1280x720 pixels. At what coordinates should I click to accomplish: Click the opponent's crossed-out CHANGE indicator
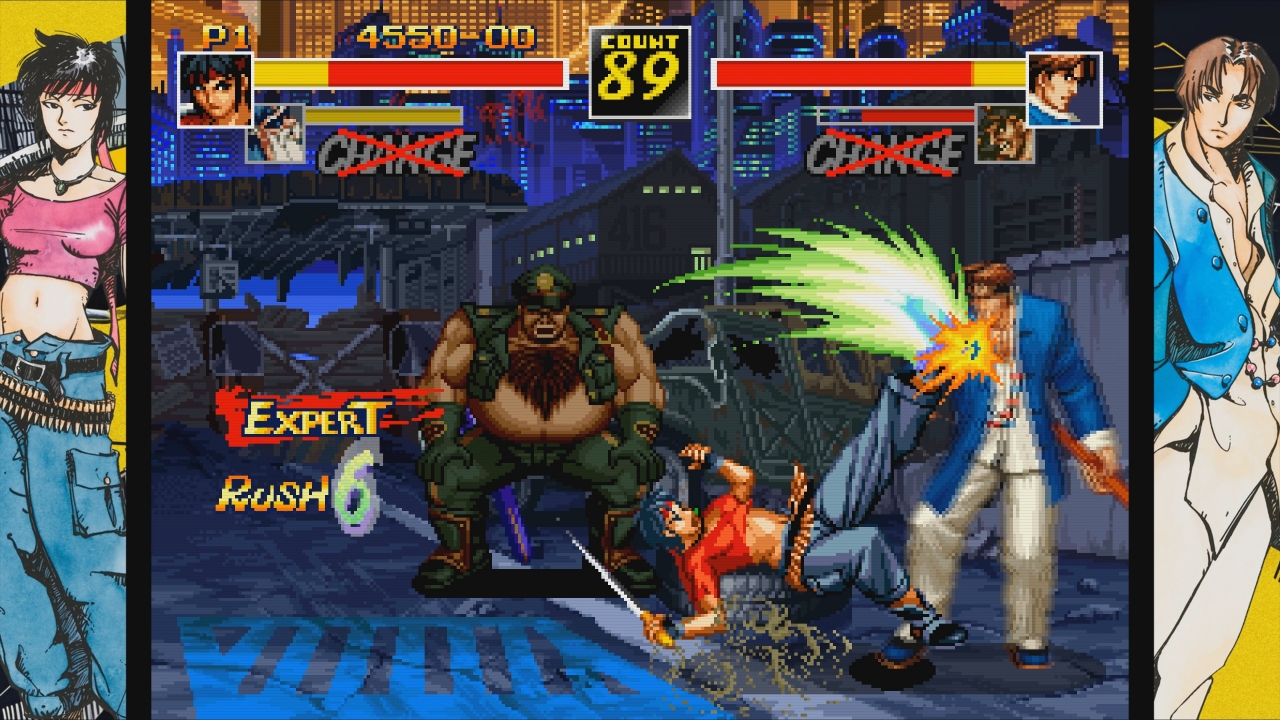point(884,154)
